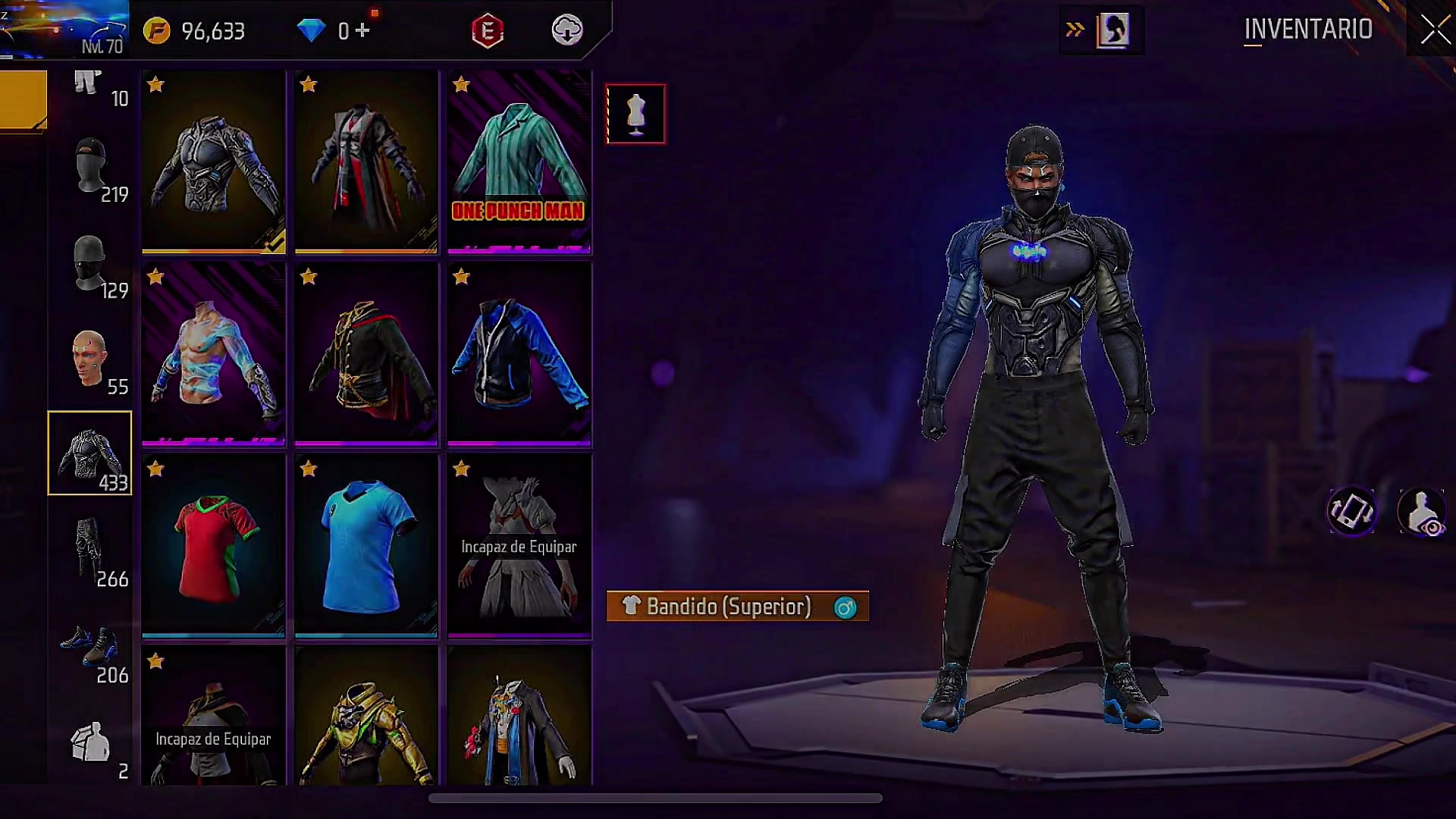This screenshot has height=819, width=1456.
Task: Open the face paint category with 55
Action: (x=89, y=358)
